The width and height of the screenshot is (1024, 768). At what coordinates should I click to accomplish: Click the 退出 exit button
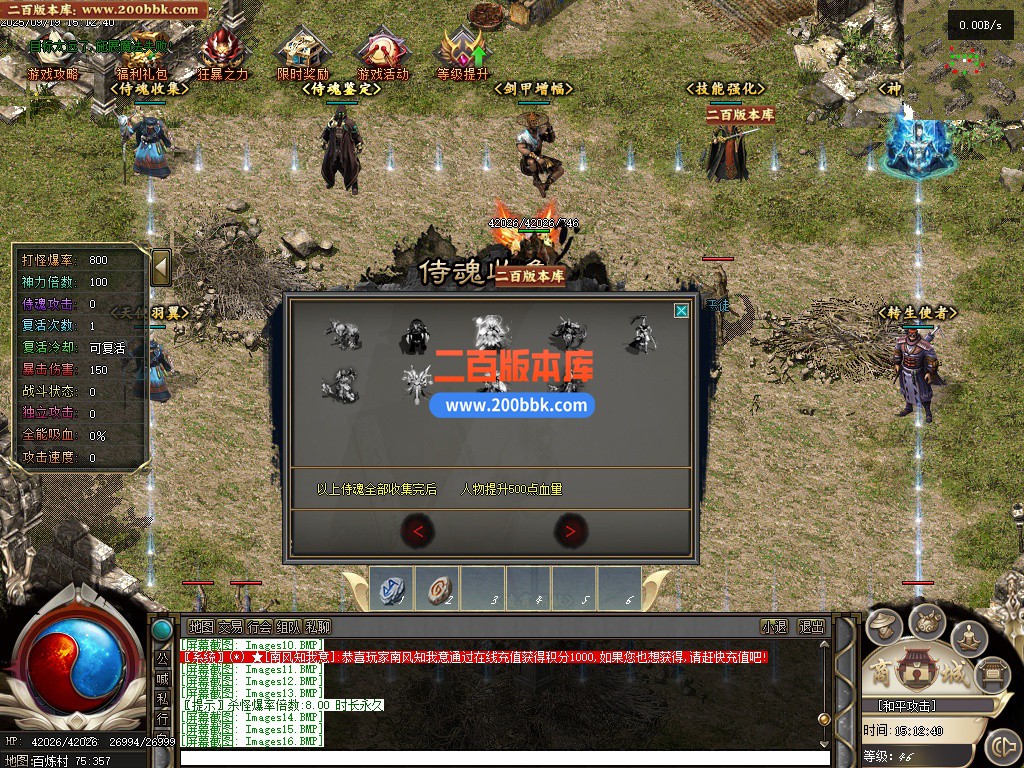coord(811,627)
